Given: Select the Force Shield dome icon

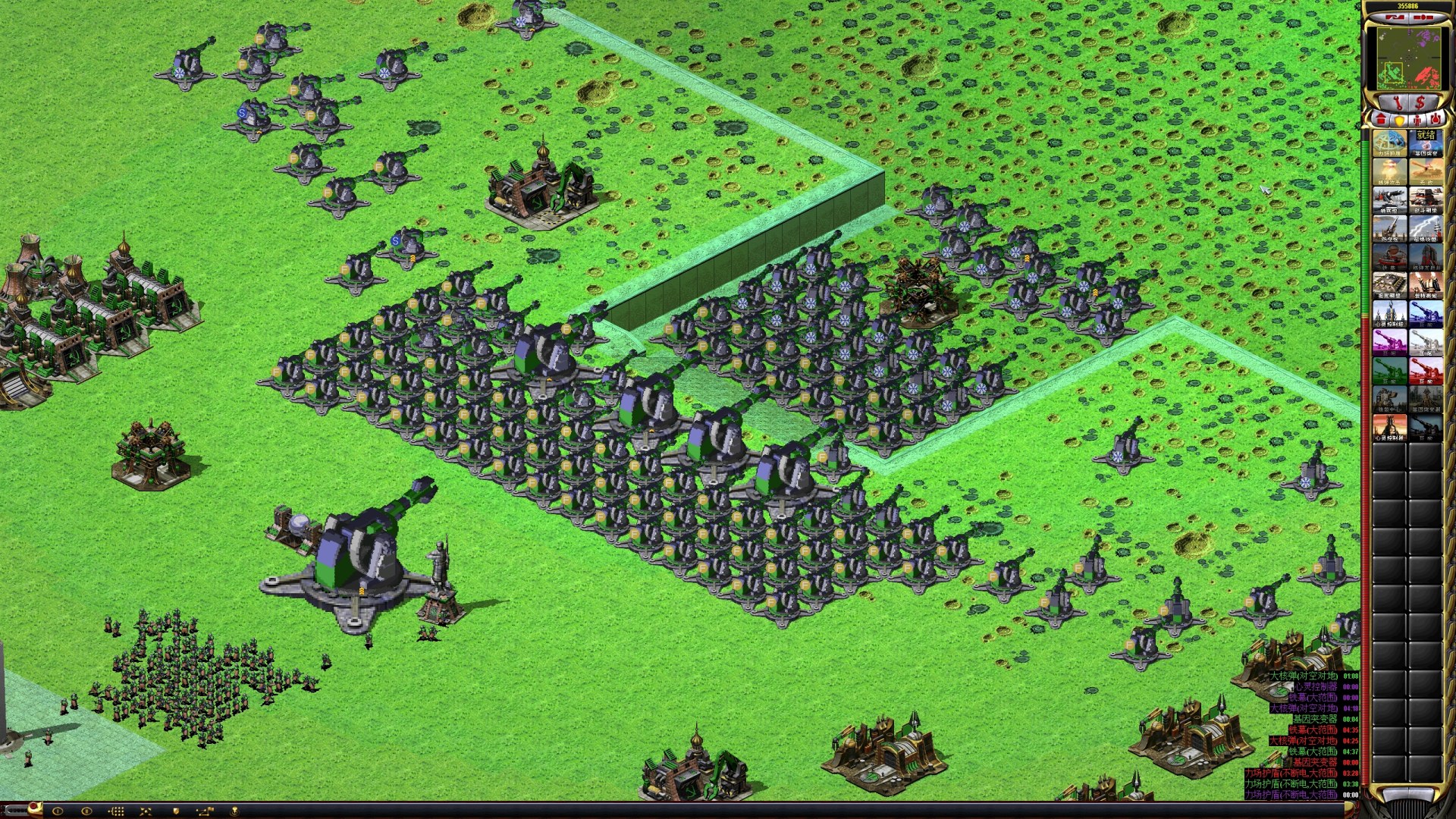Looking at the screenshot, I should pyautogui.click(x=1389, y=143).
